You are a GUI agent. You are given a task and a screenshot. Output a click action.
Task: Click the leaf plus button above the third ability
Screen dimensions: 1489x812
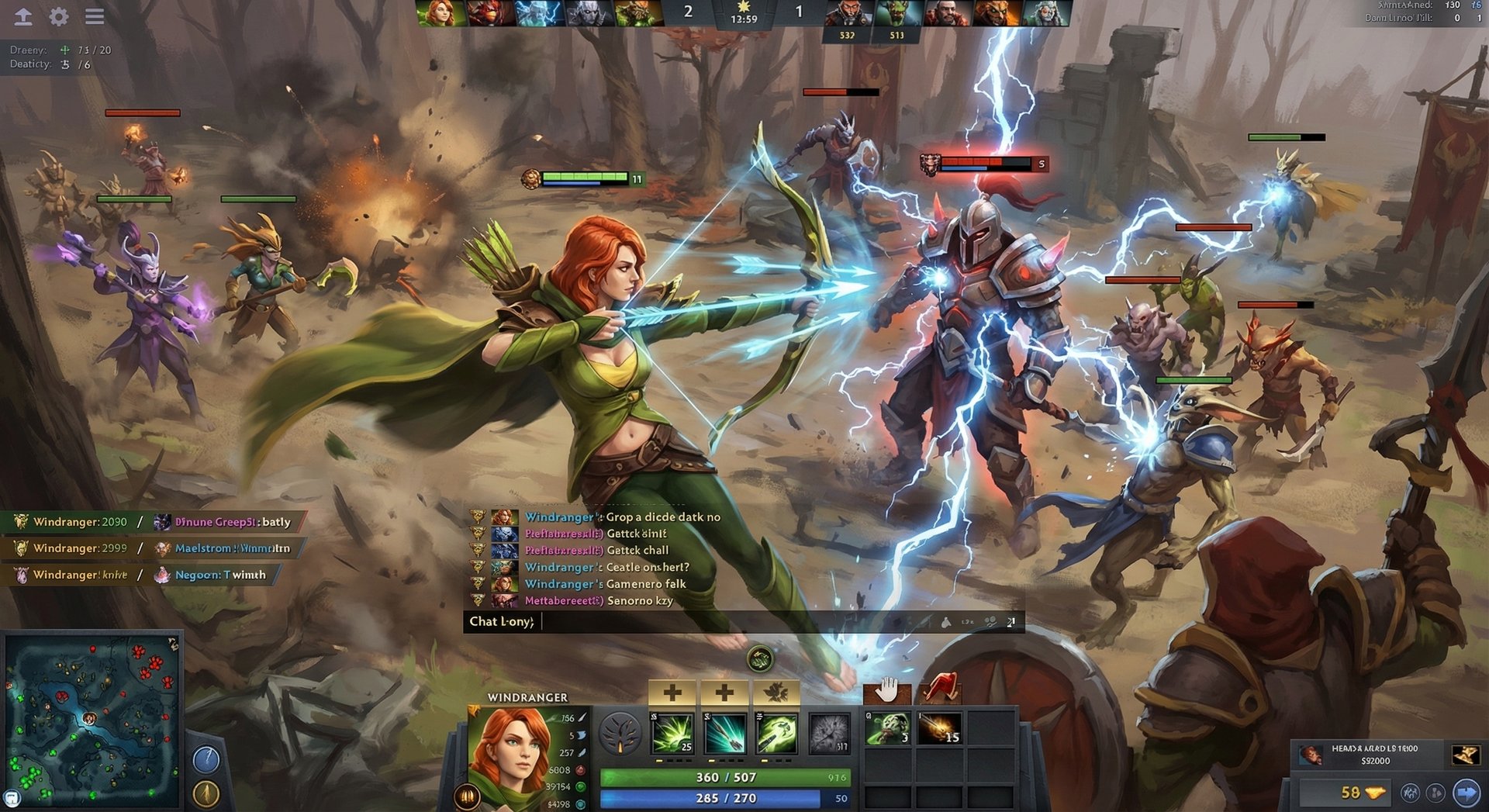[x=777, y=692]
